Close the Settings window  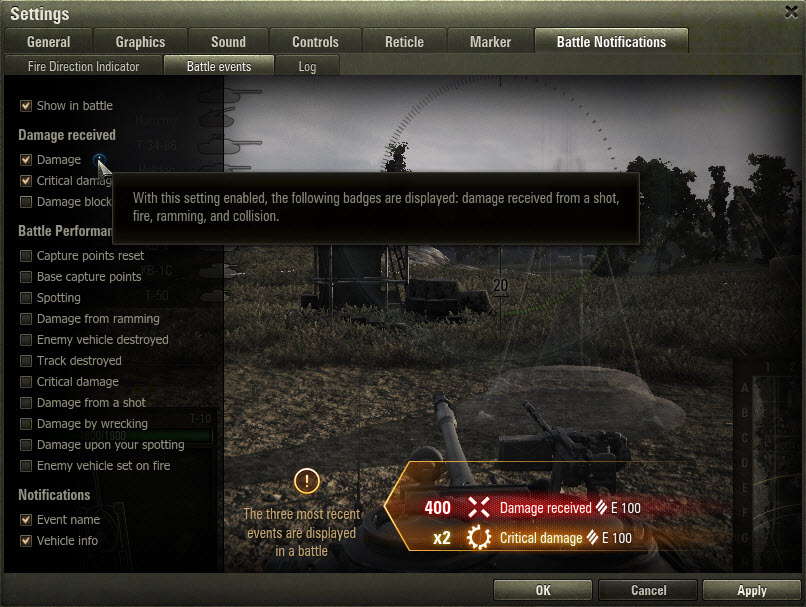click(x=791, y=13)
